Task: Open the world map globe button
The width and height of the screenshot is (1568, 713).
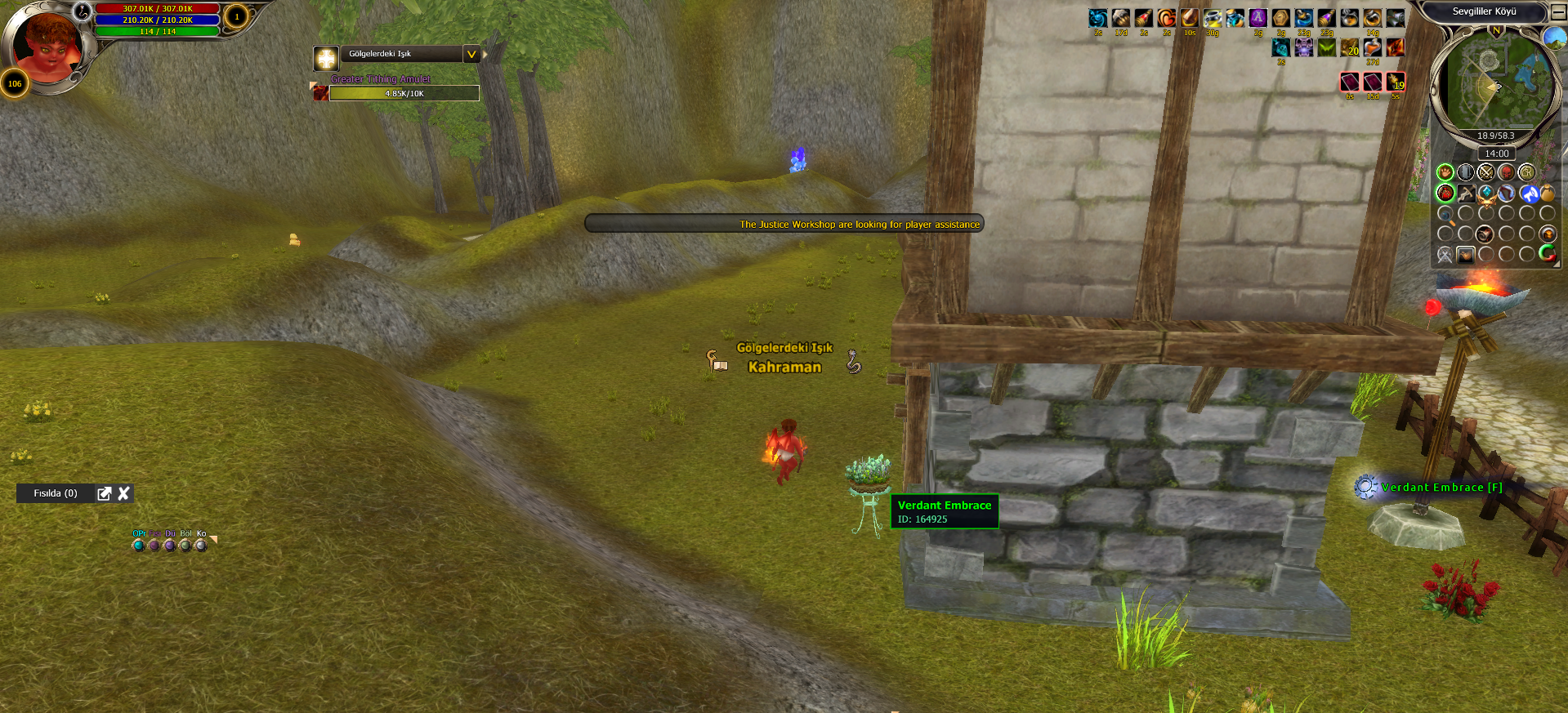Action: tap(1554, 38)
